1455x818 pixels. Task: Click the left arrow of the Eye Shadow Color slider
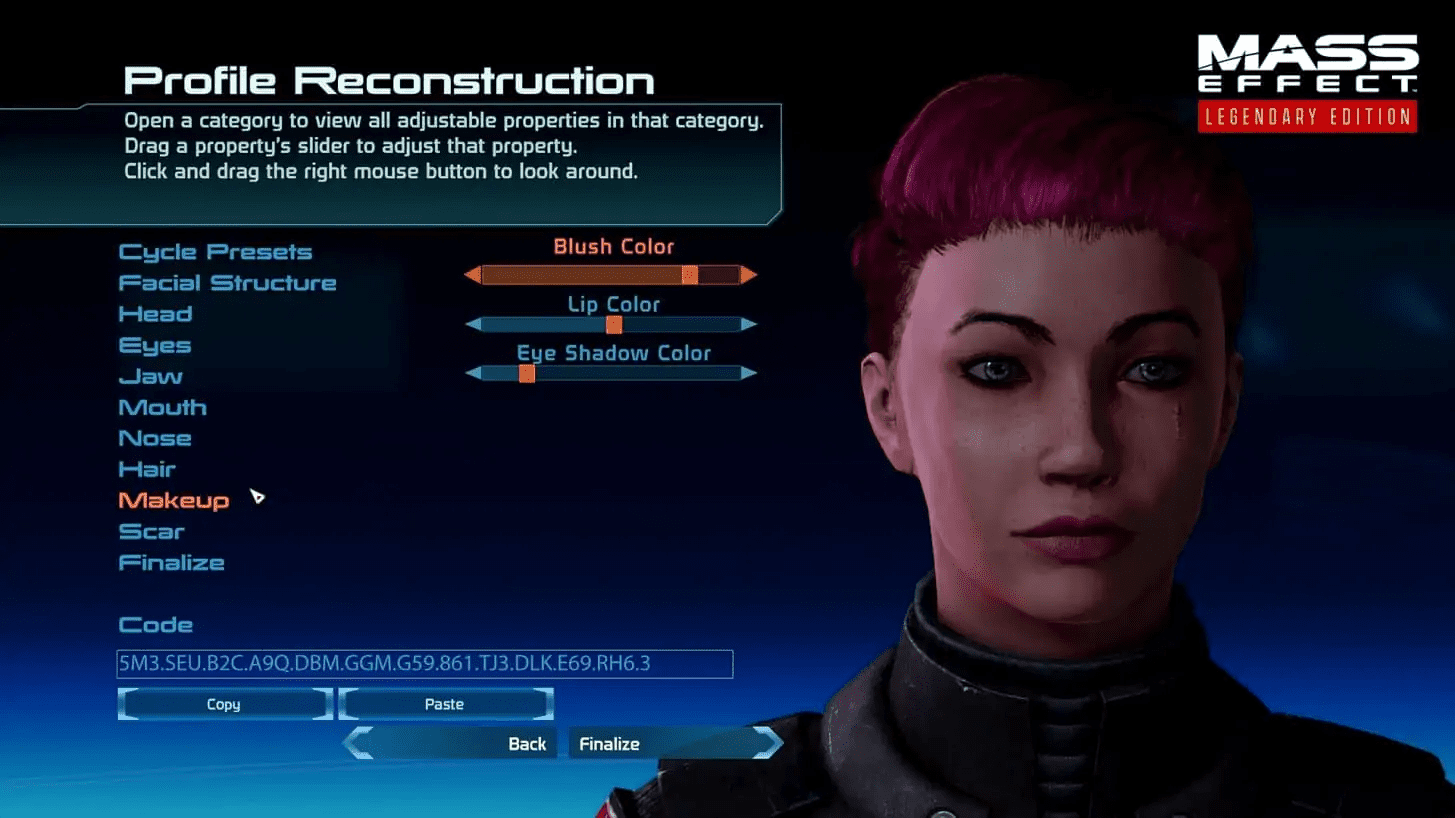coord(472,371)
